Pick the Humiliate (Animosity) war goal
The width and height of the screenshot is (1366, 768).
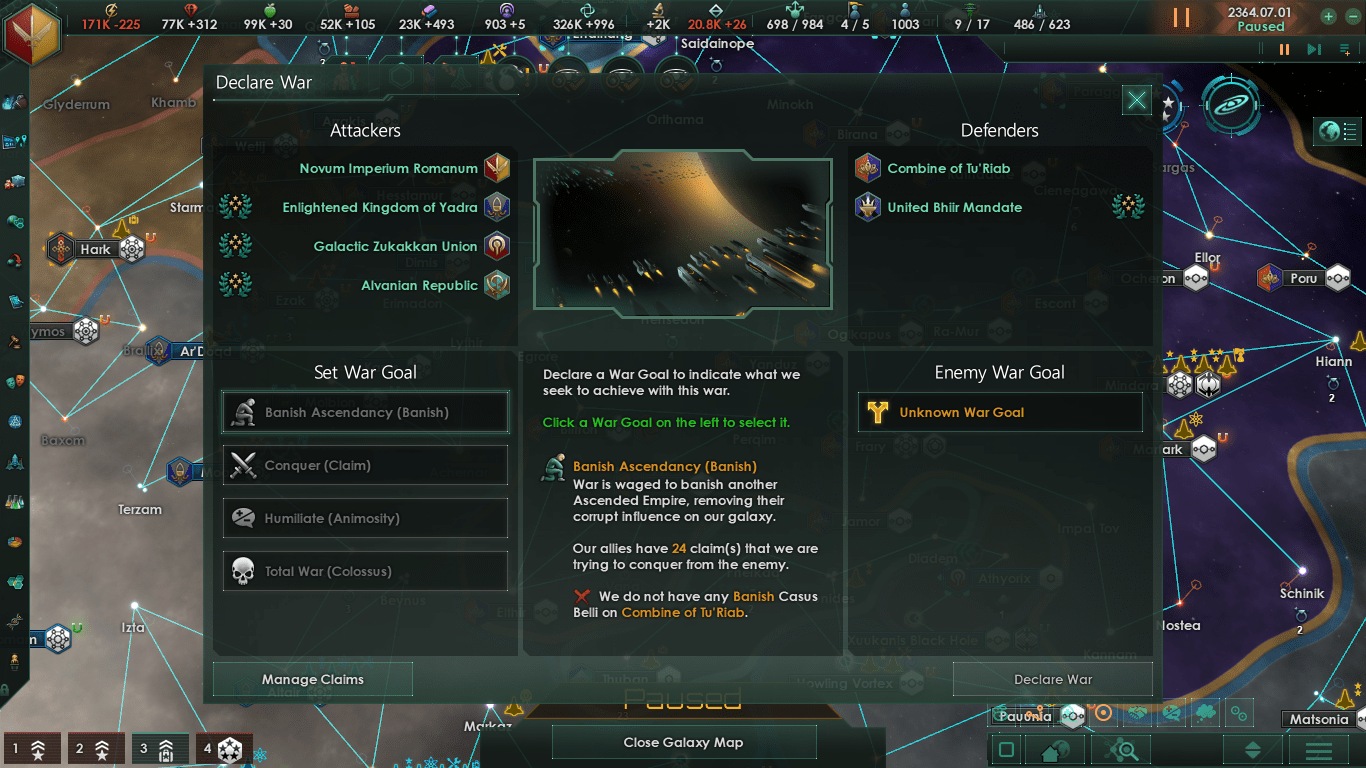[365, 519]
